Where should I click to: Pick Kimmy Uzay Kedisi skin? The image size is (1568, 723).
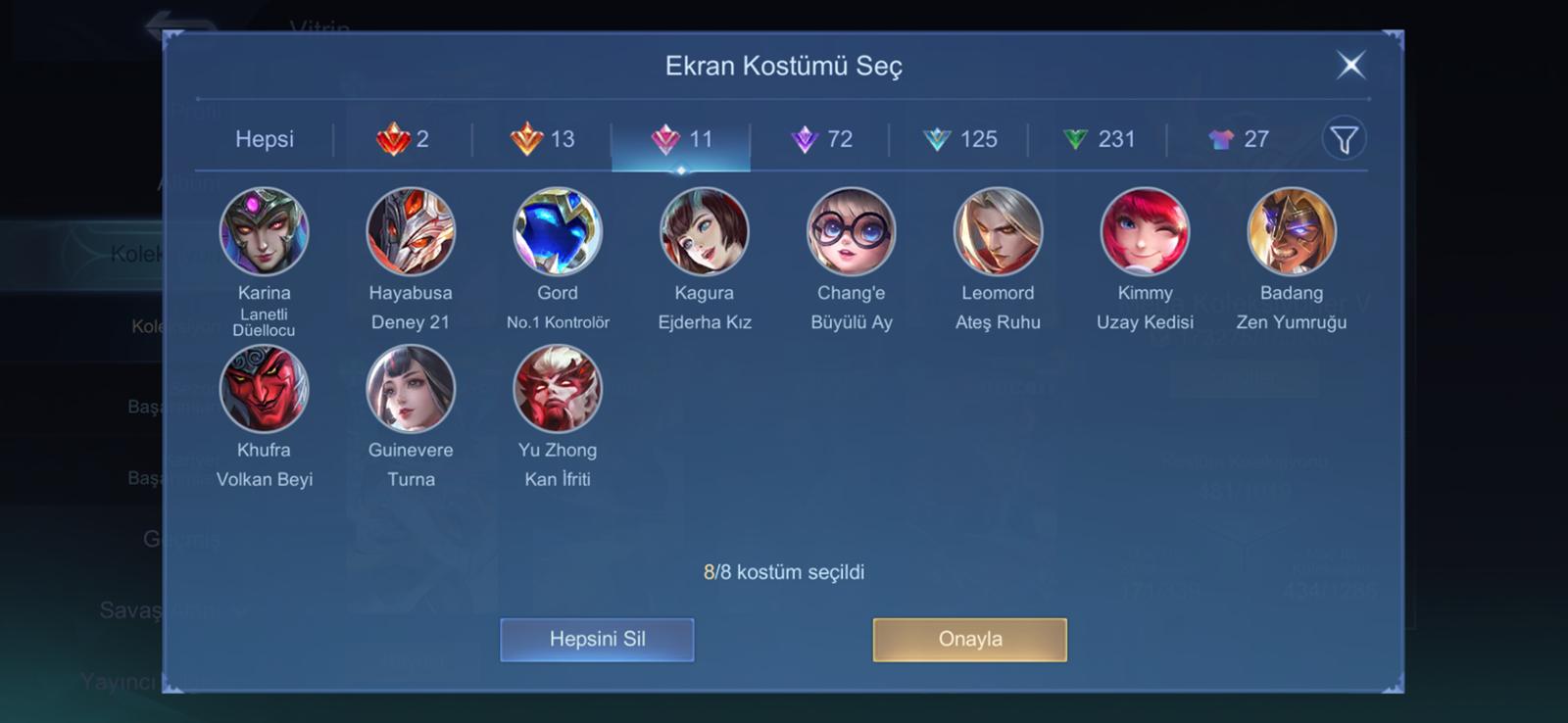1145,232
